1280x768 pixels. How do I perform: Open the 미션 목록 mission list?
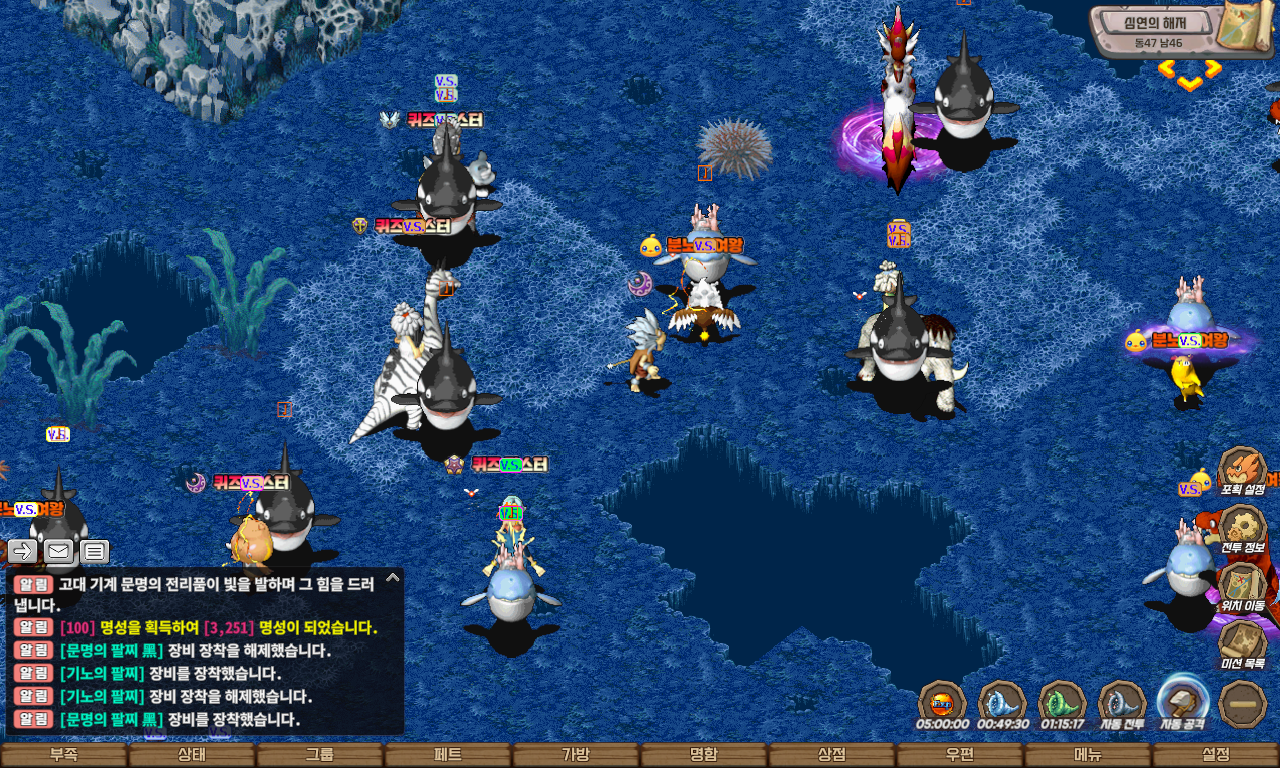pyautogui.click(x=1243, y=645)
